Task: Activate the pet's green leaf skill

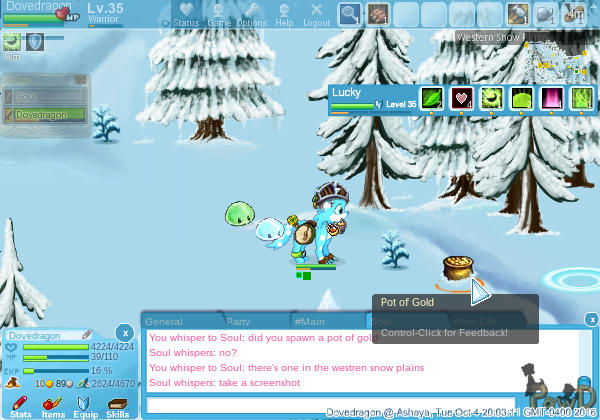Action: (x=432, y=98)
